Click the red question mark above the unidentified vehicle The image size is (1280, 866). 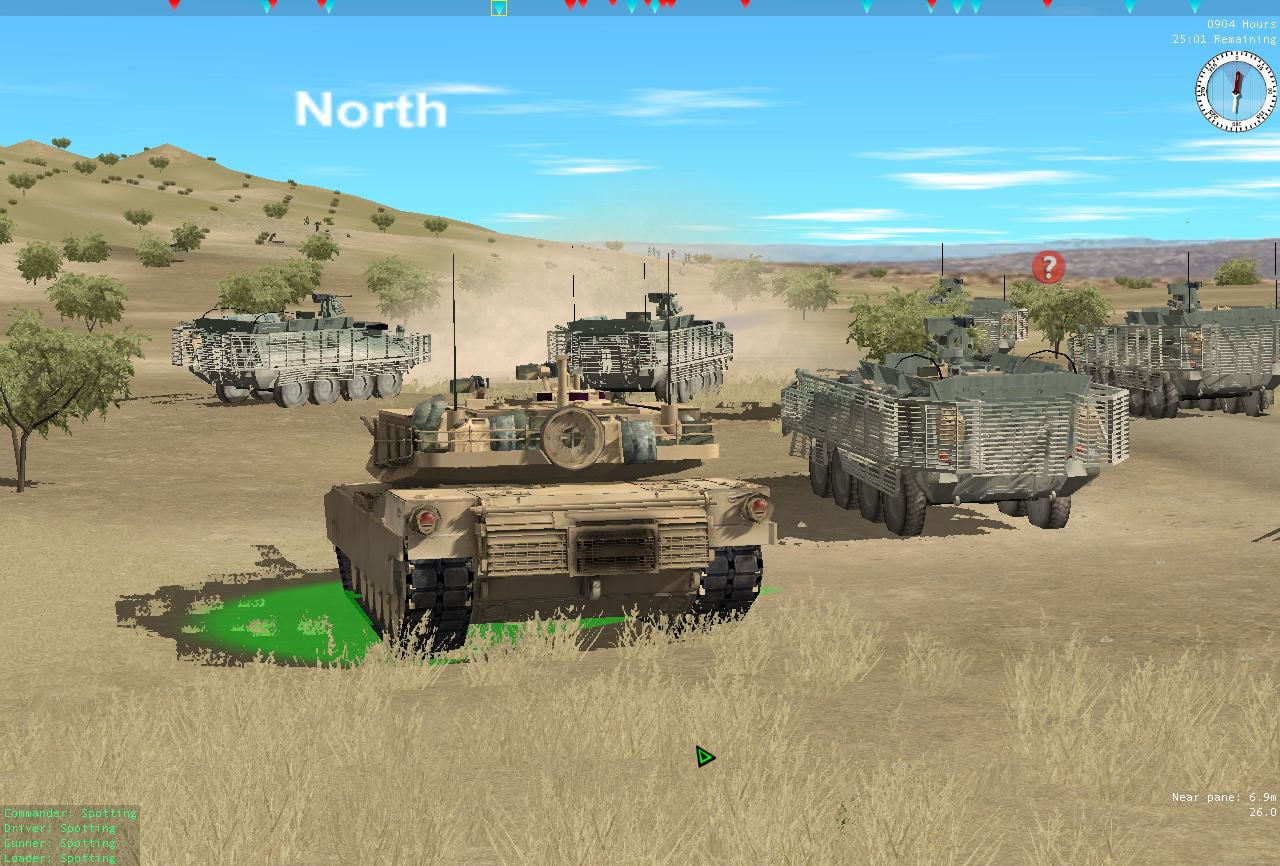tap(1046, 266)
